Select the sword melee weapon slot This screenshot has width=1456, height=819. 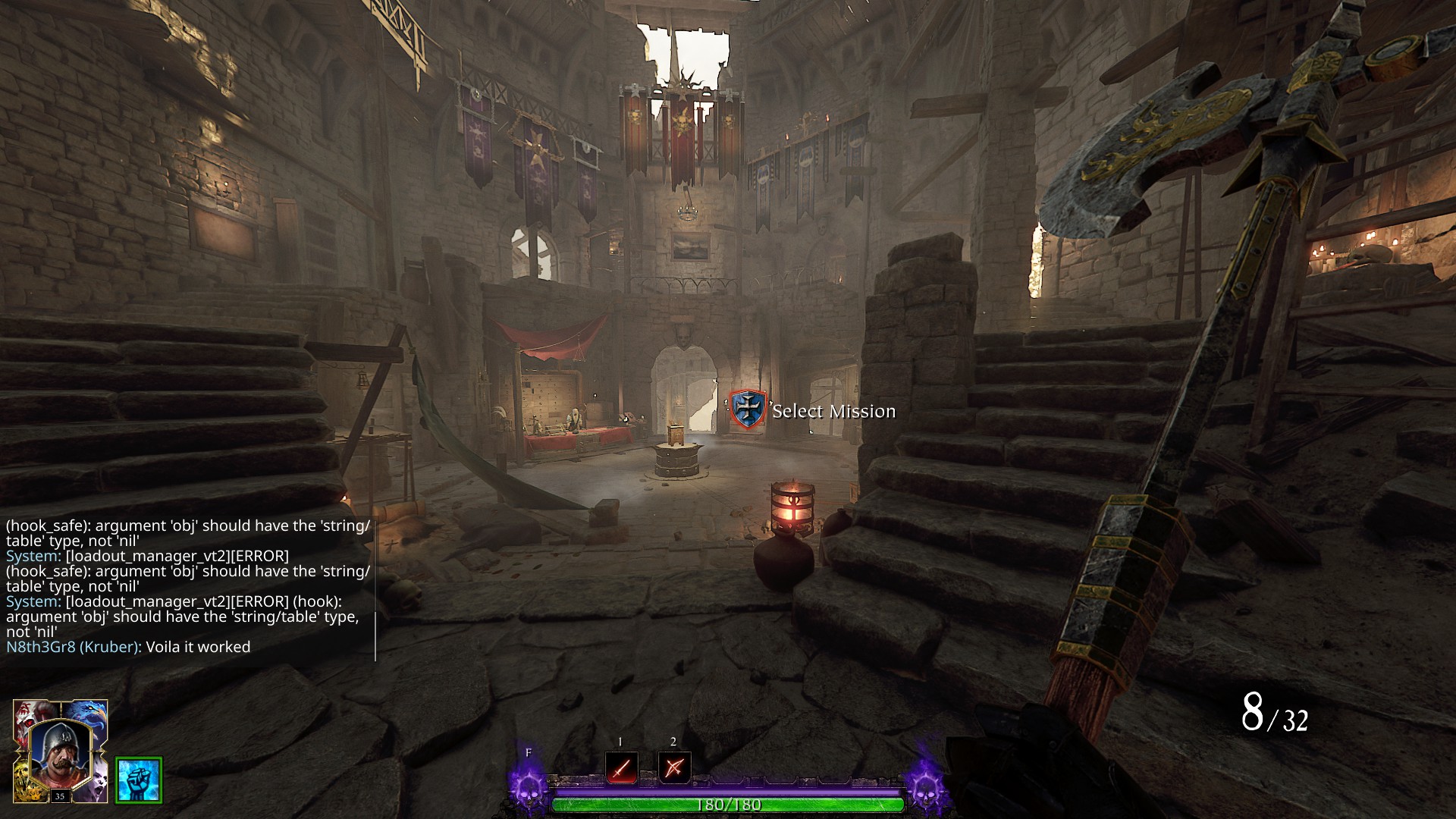(x=621, y=767)
